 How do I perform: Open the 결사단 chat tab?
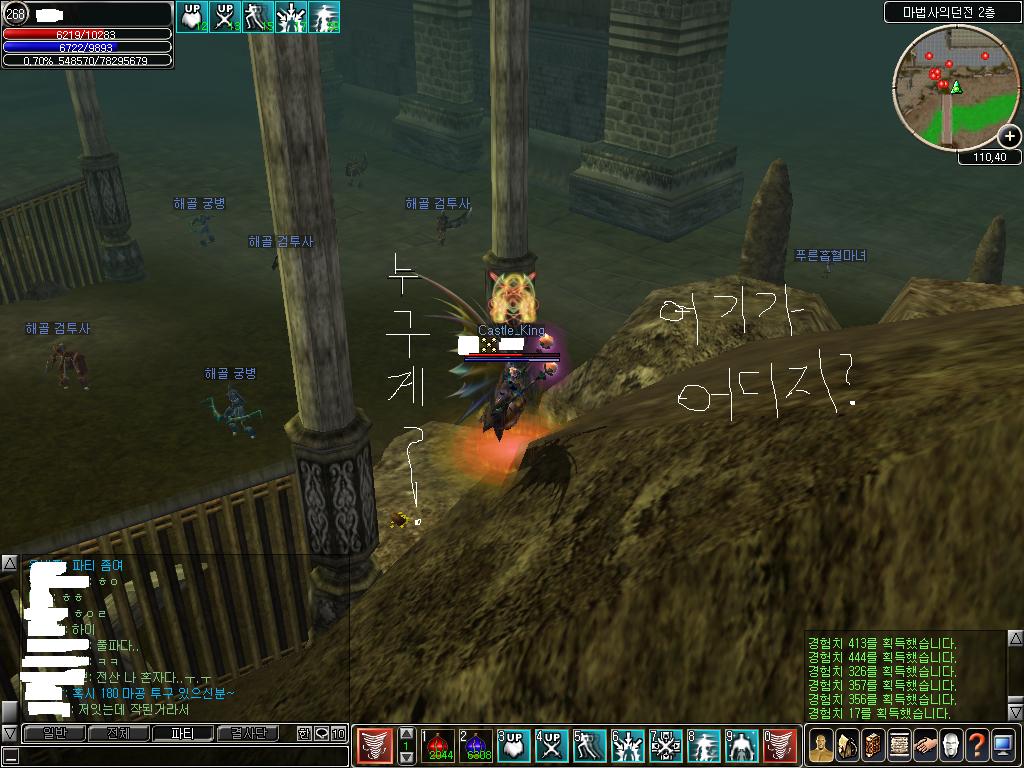pyautogui.click(x=247, y=734)
